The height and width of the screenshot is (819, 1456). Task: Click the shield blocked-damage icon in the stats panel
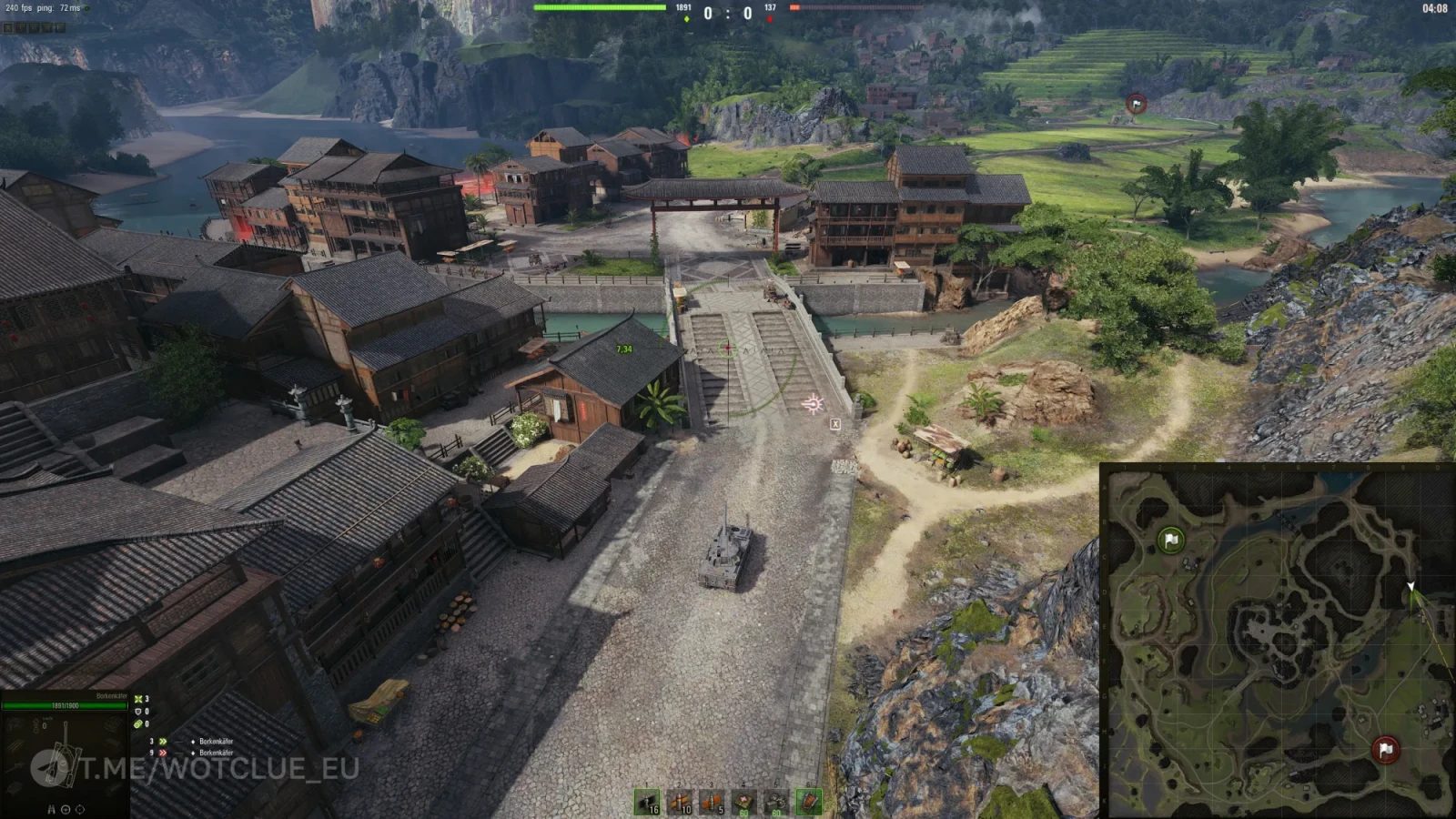[x=137, y=712]
